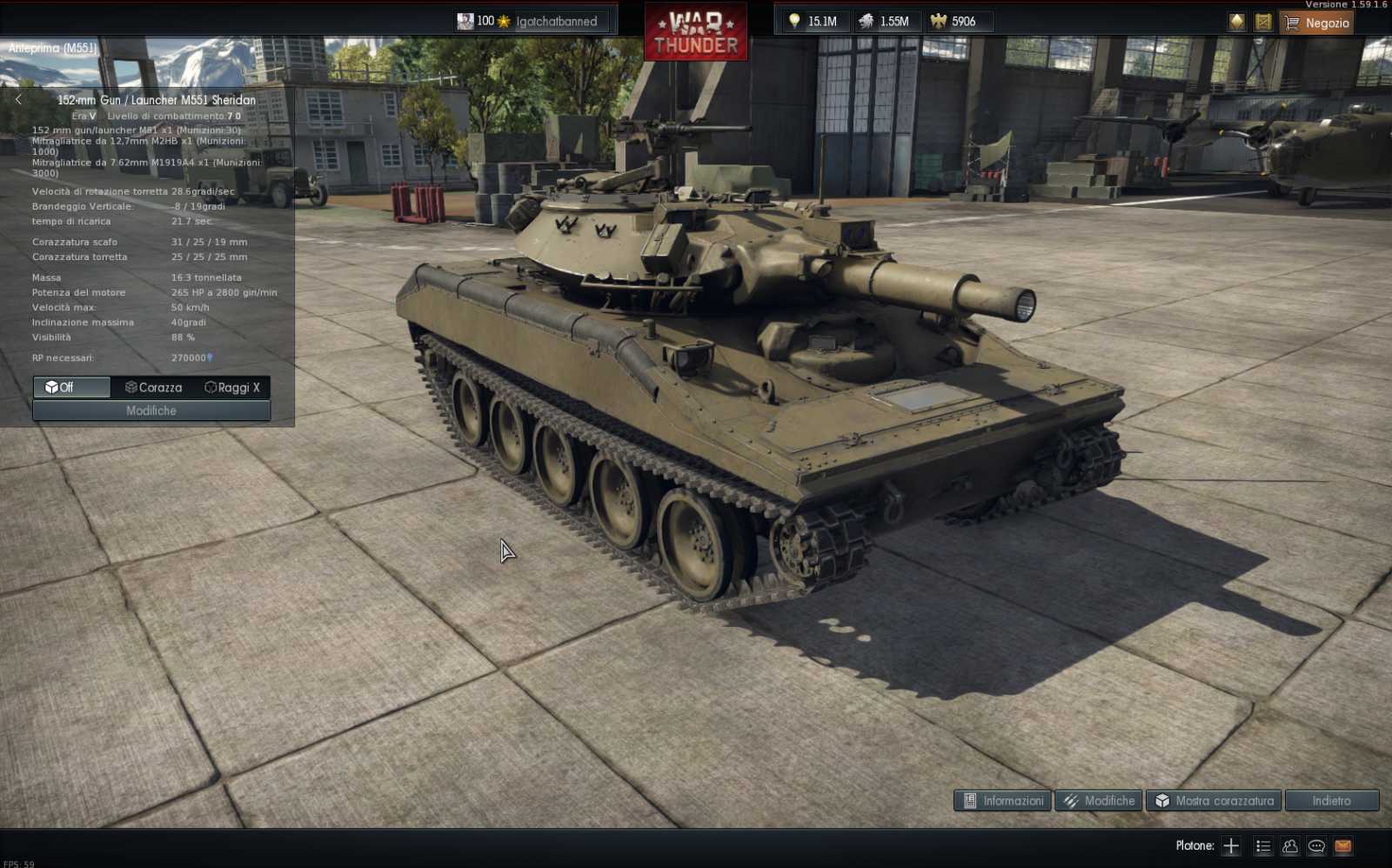The height and width of the screenshot is (868, 1392).
Task: Turn the armor overlay Off
Action: (x=70, y=388)
